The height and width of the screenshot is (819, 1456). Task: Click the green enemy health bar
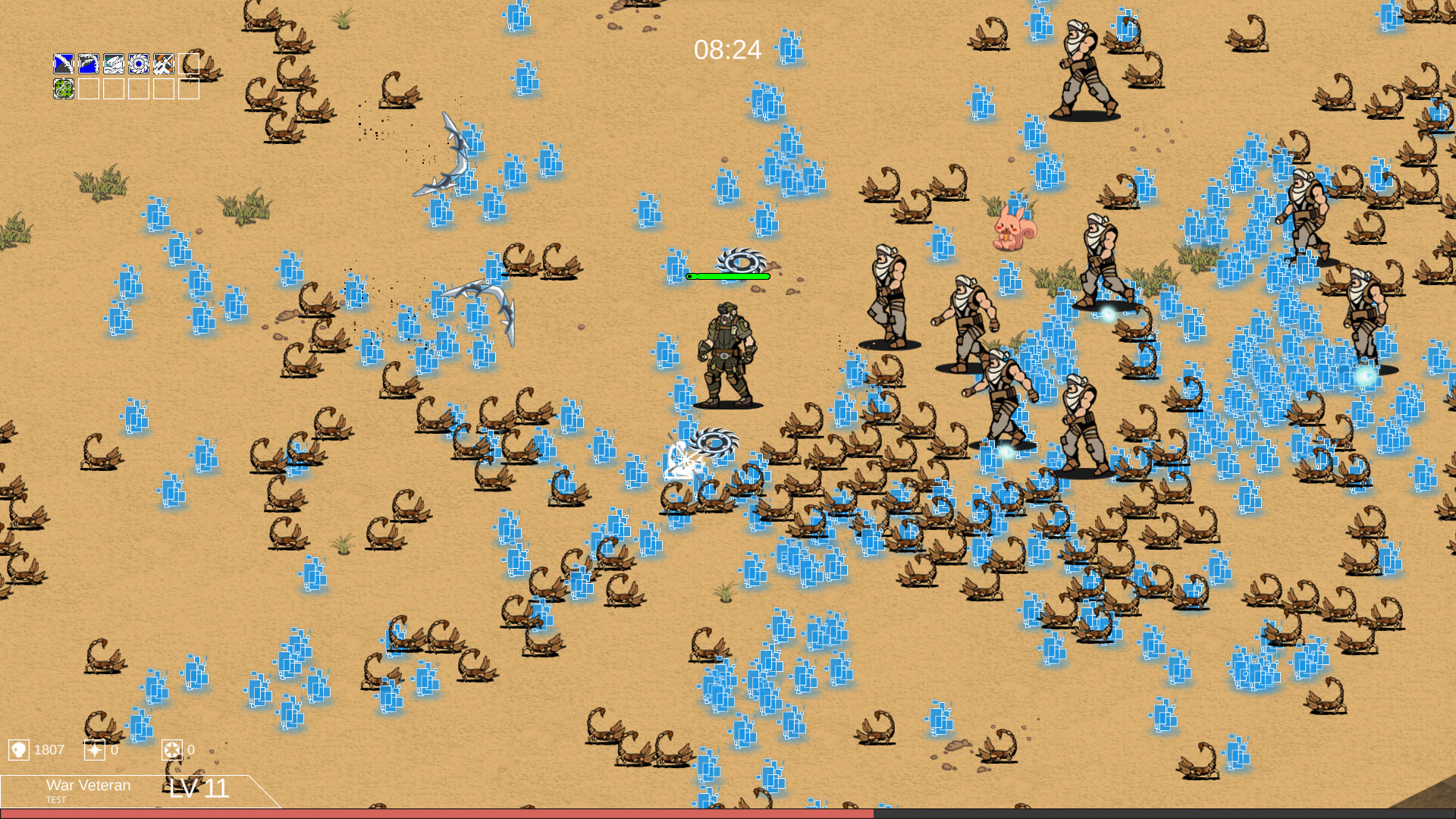(x=729, y=276)
